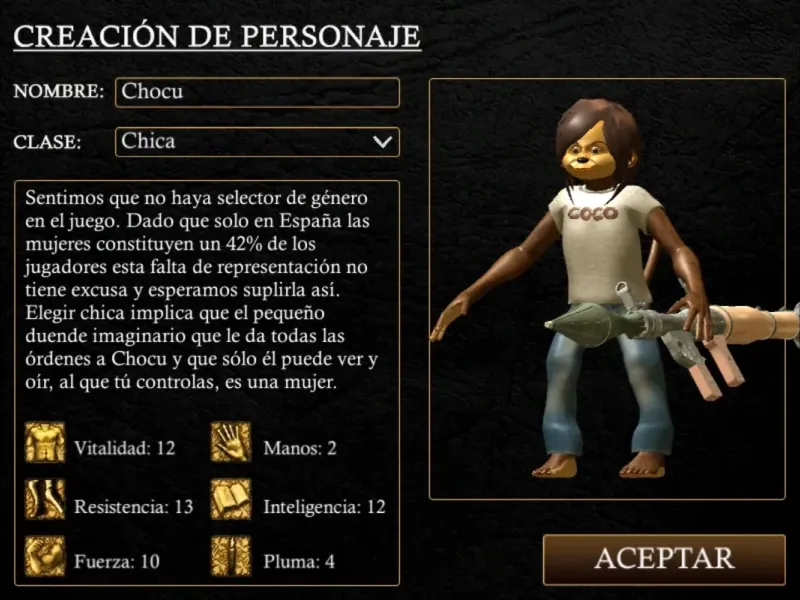
Task: Click the Manos hand icon
Action: (231, 443)
